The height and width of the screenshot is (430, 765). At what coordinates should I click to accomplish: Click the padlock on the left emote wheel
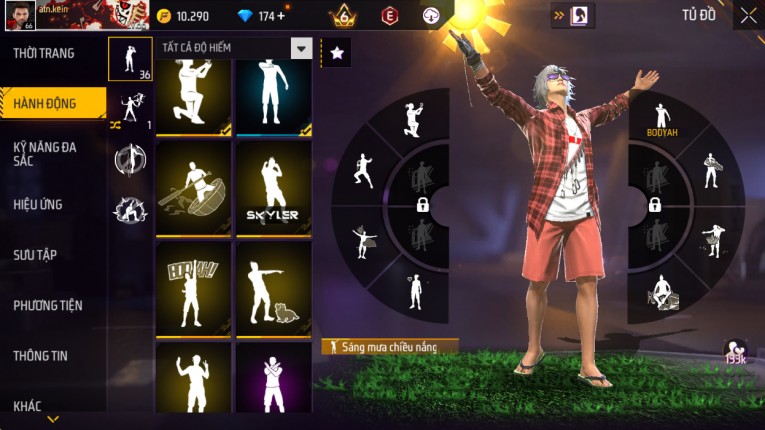coord(423,205)
